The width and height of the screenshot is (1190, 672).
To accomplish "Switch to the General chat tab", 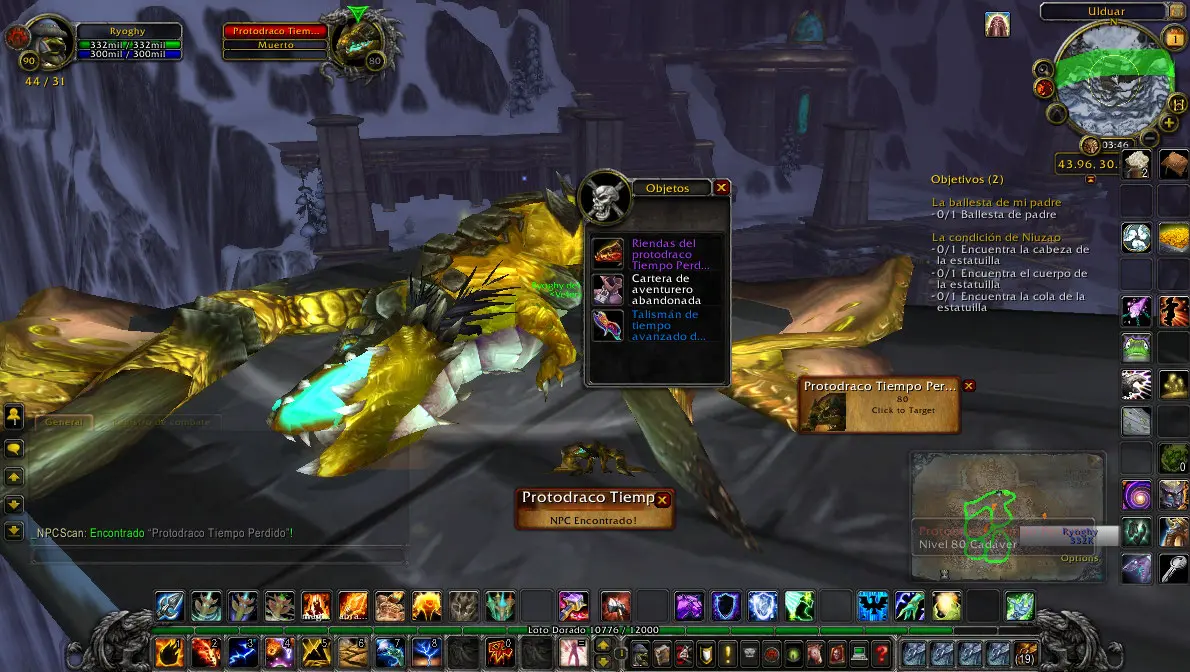I will coord(62,422).
